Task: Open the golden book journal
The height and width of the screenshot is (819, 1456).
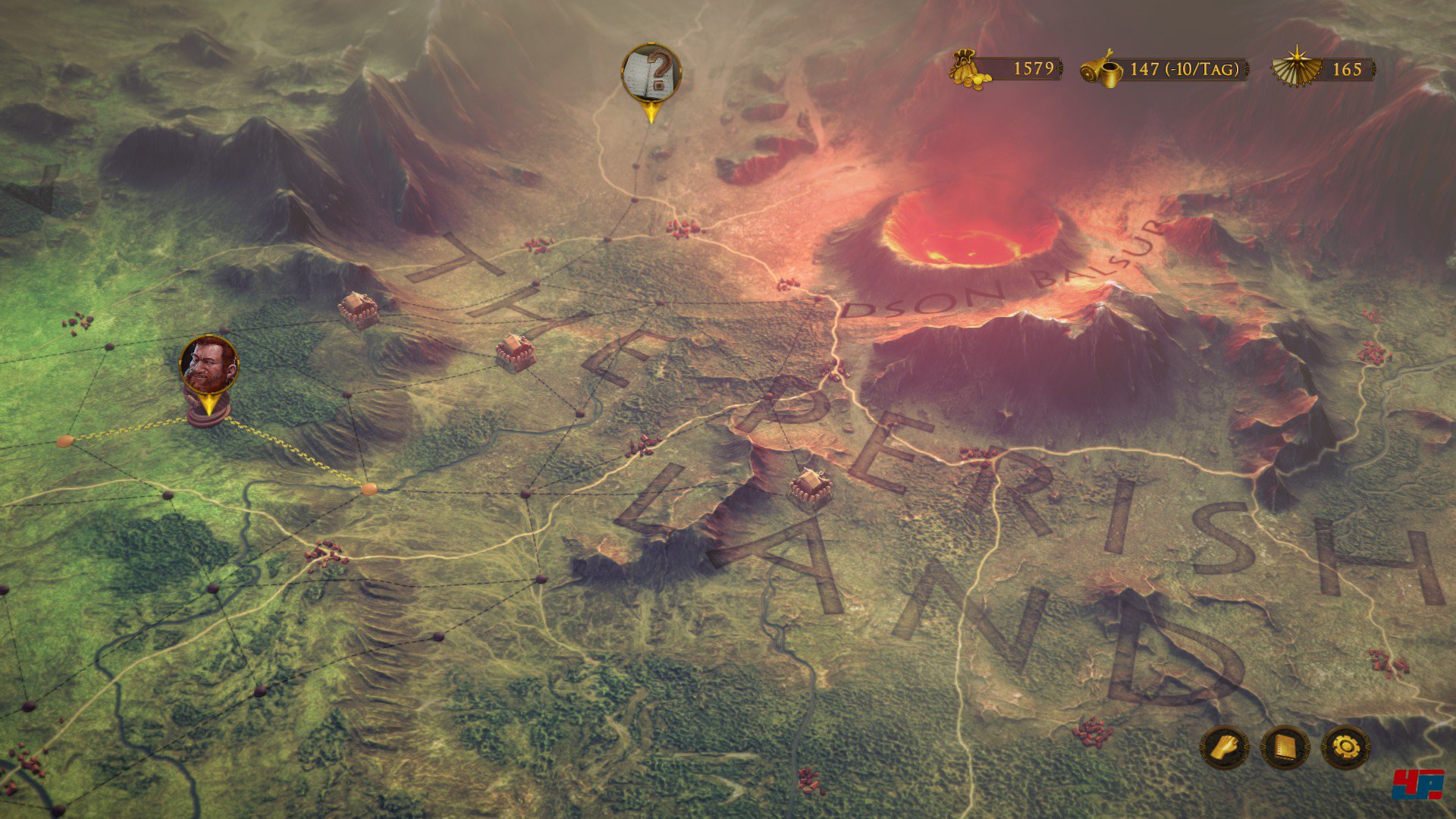Action: [1285, 748]
